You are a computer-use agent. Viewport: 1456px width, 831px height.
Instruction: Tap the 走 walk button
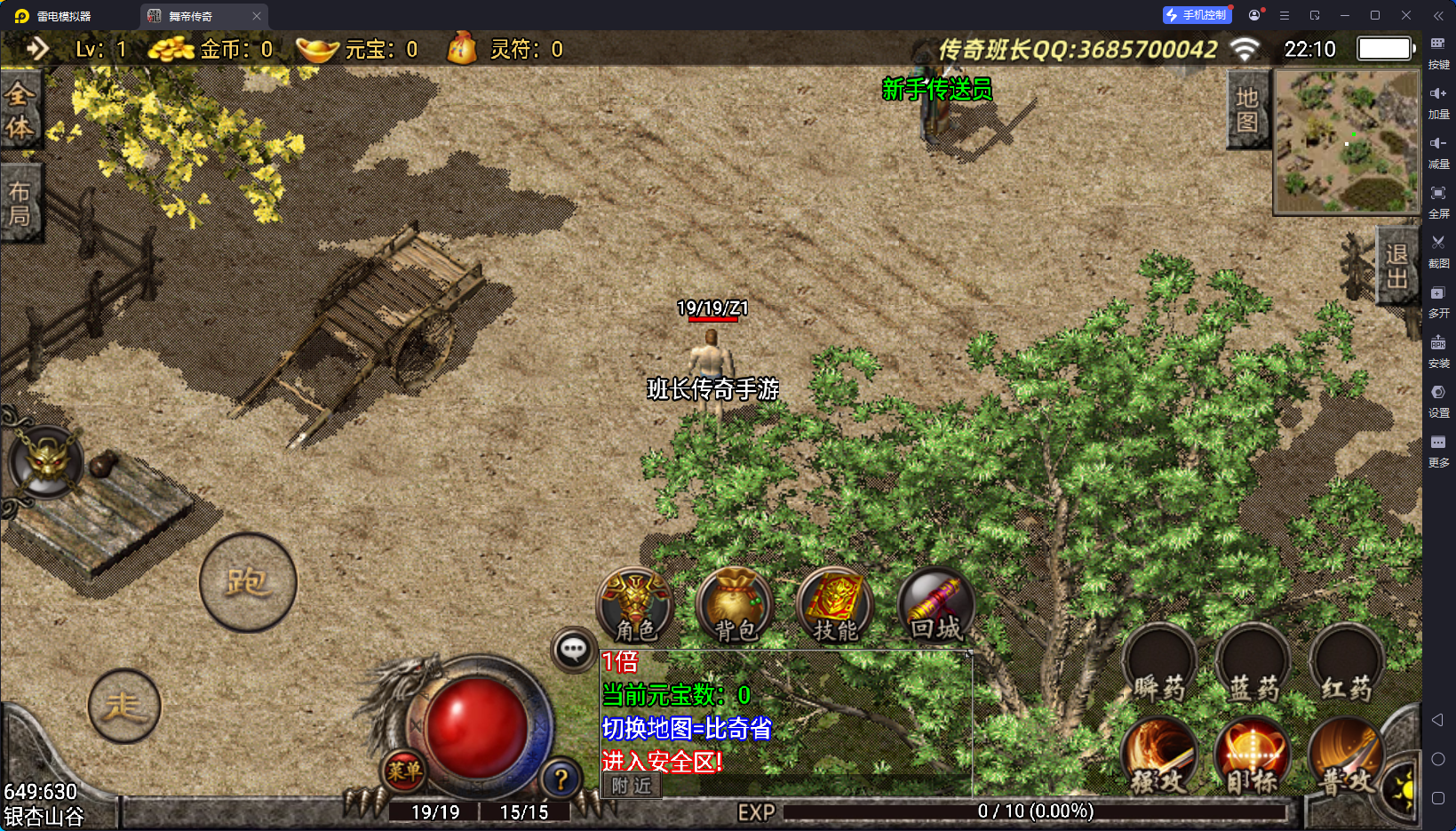pos(124,706)
